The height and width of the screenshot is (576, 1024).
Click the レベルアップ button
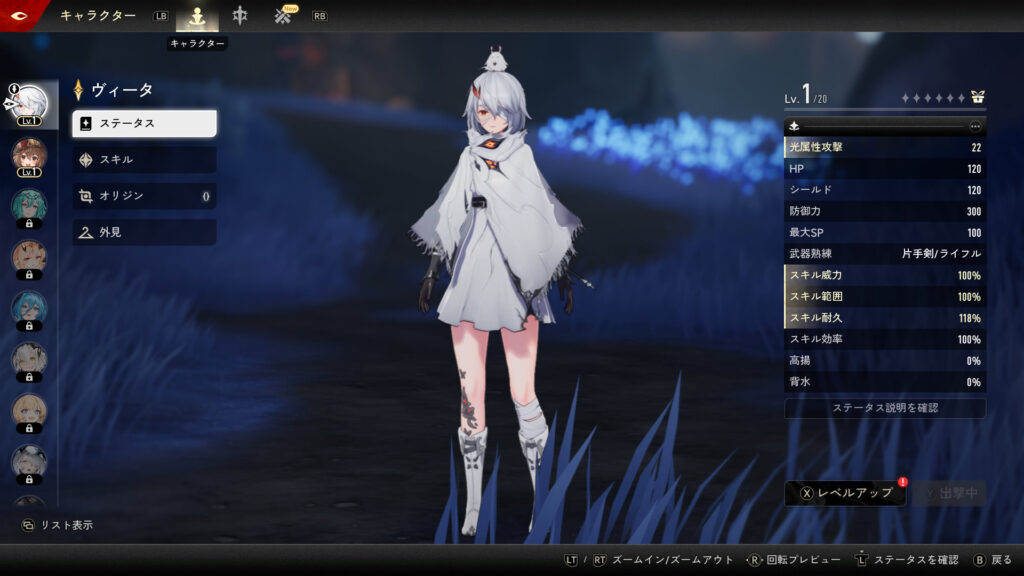845,493
